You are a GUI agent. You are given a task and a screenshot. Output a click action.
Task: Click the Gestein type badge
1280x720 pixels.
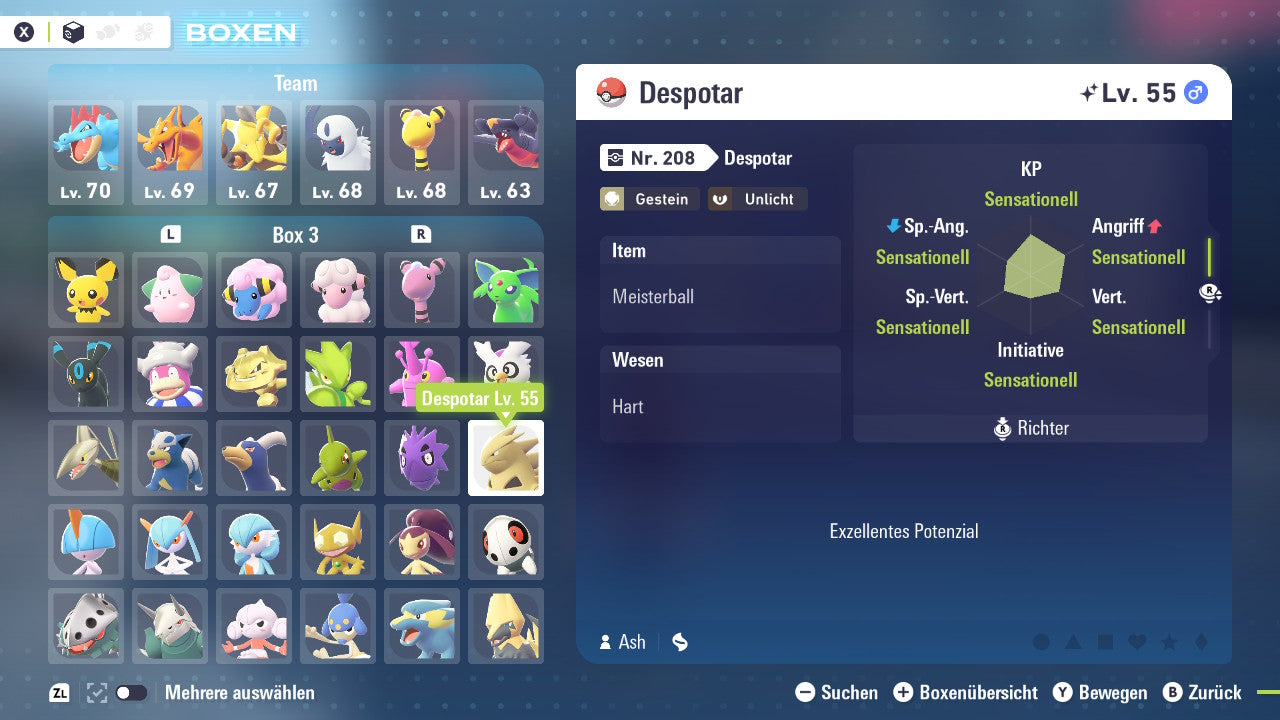(x=649, y=199)
